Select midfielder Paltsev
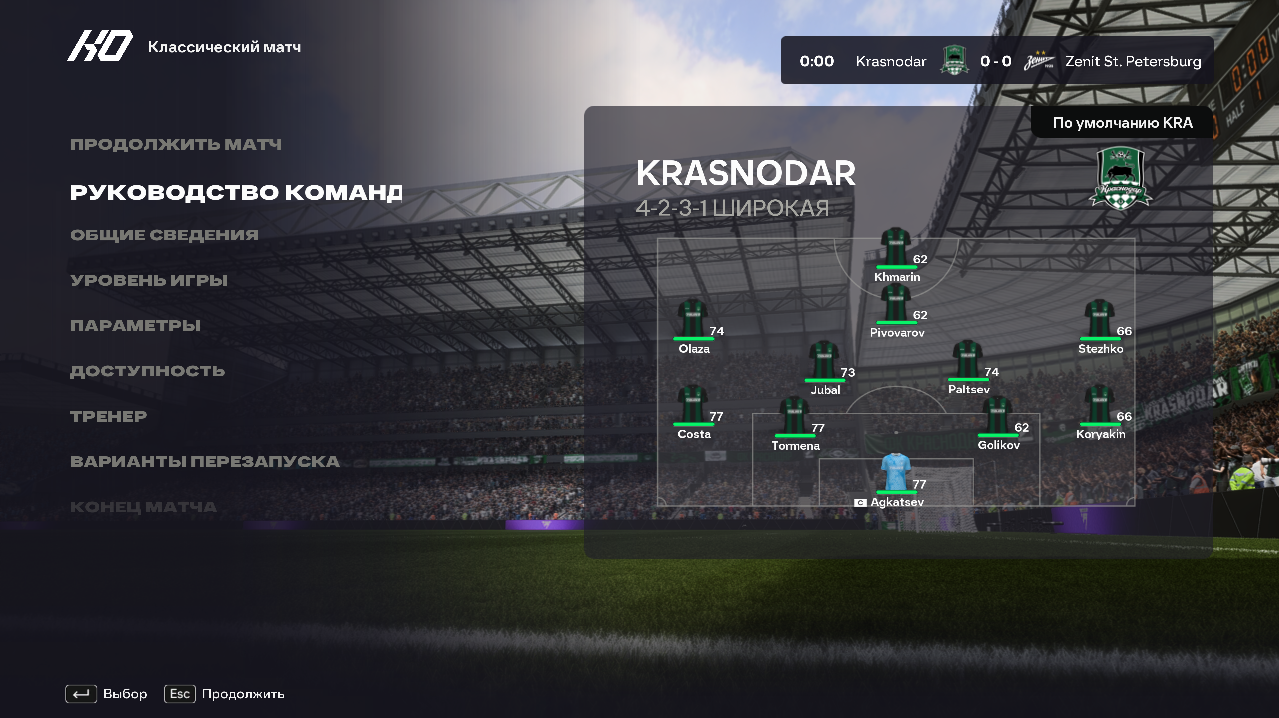 click(x=968, y=363)
